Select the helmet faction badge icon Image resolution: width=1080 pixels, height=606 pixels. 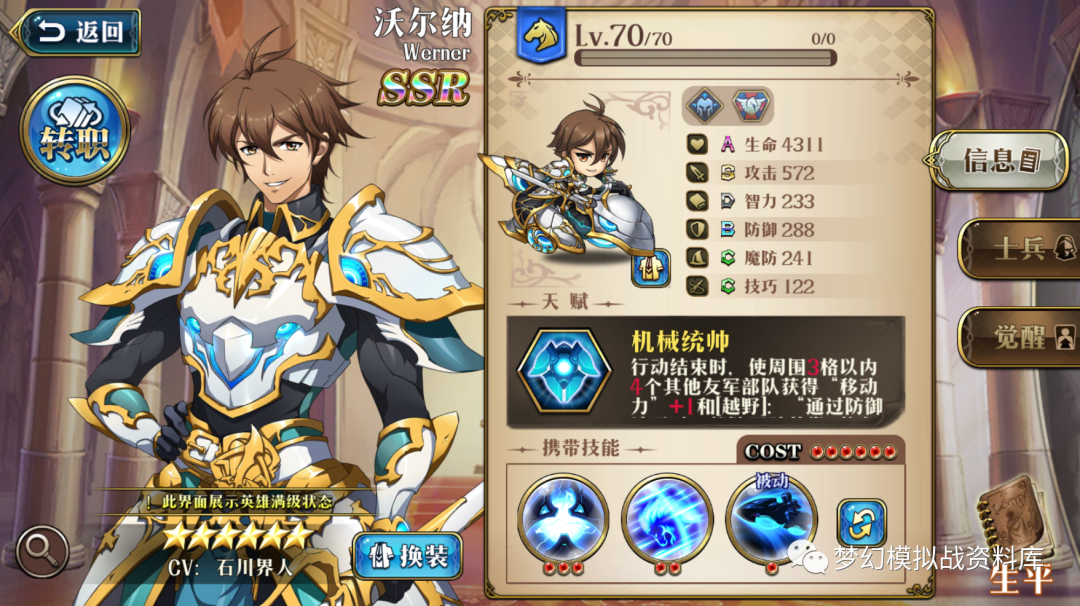pyautogui.click(x=704, y=106)
